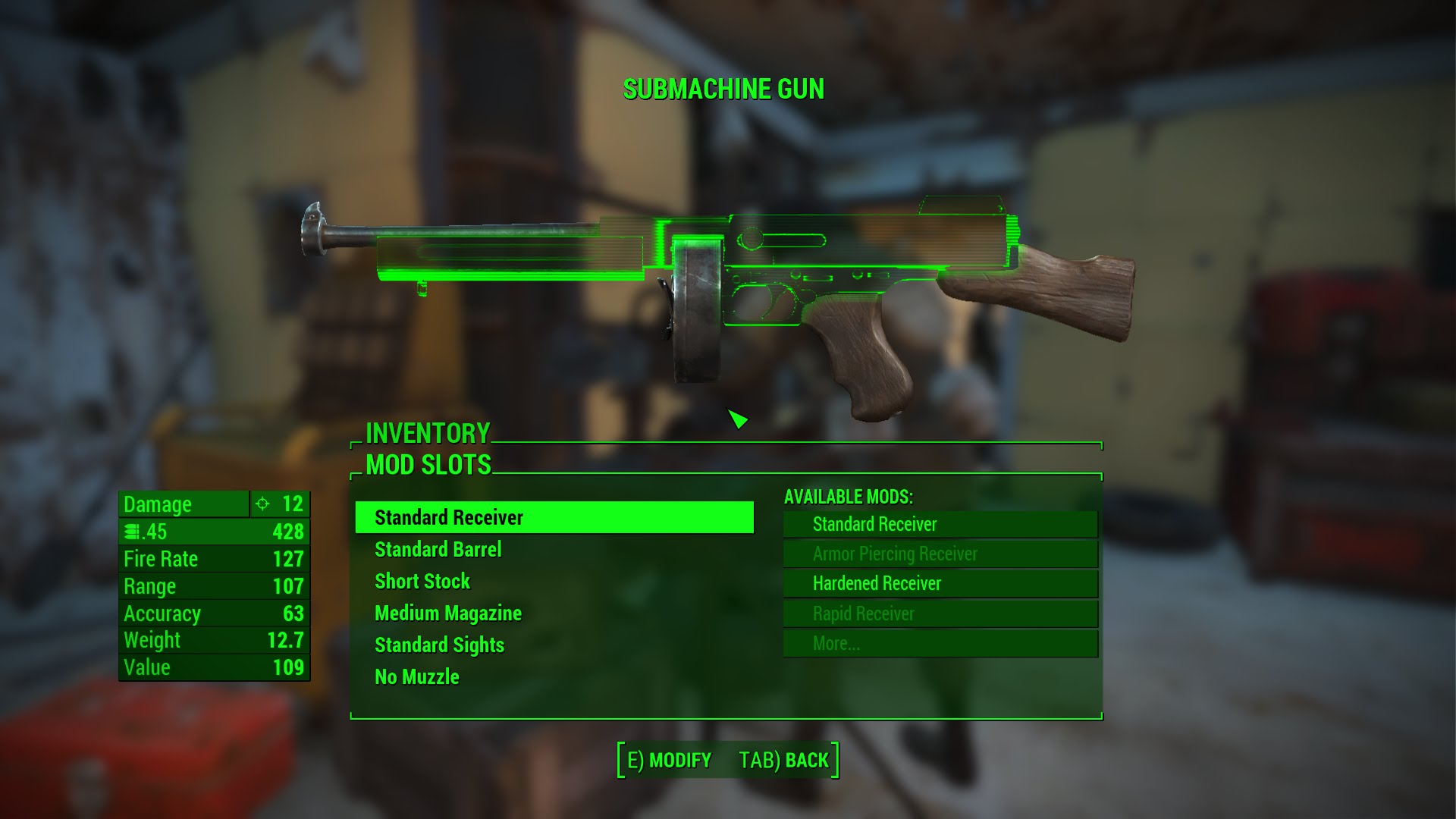Show more available mods
This screenshot has height=819, width=1456.
940,644
